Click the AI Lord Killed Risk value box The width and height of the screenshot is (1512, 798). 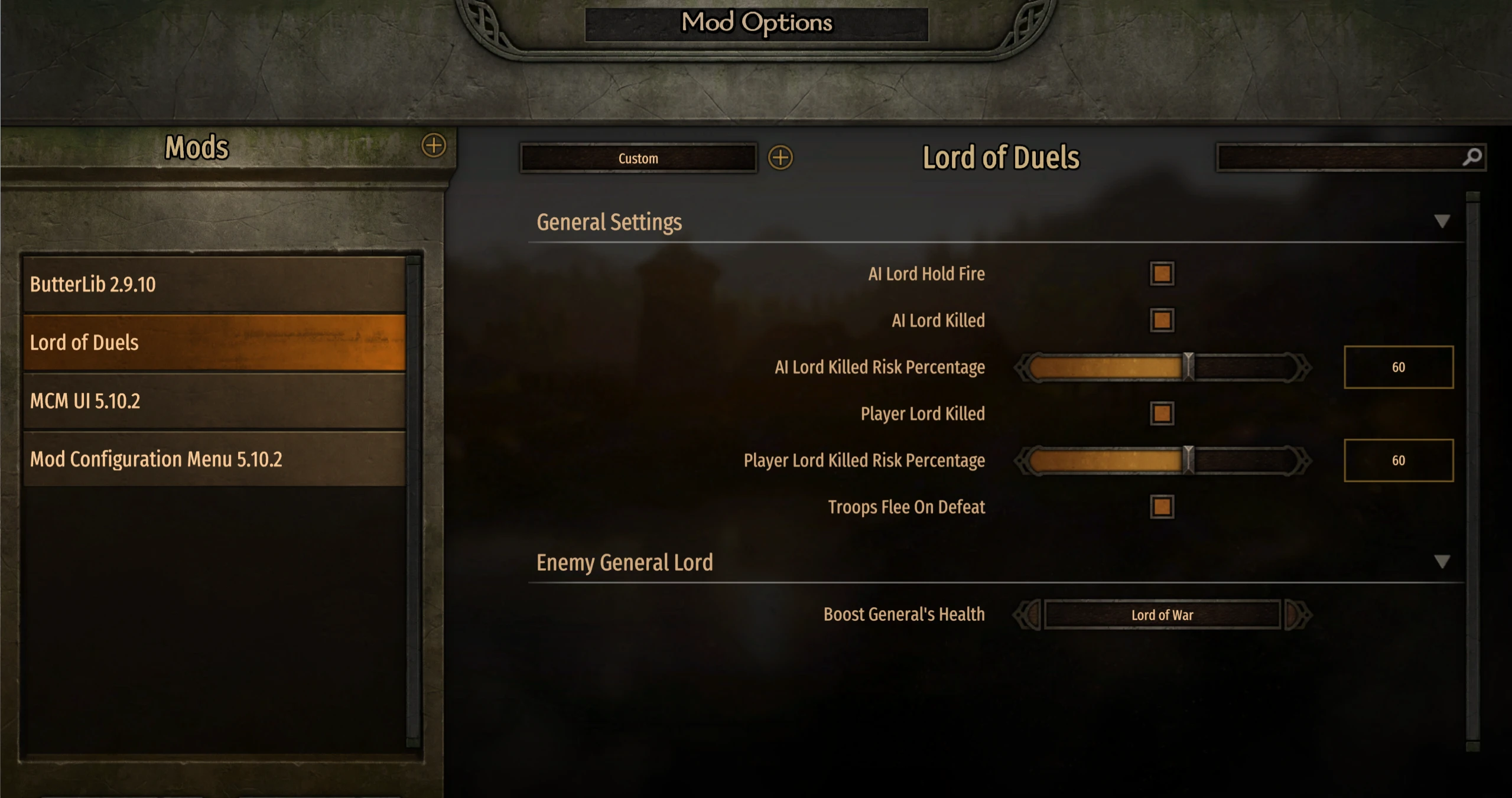click(x=1398, y=367)
